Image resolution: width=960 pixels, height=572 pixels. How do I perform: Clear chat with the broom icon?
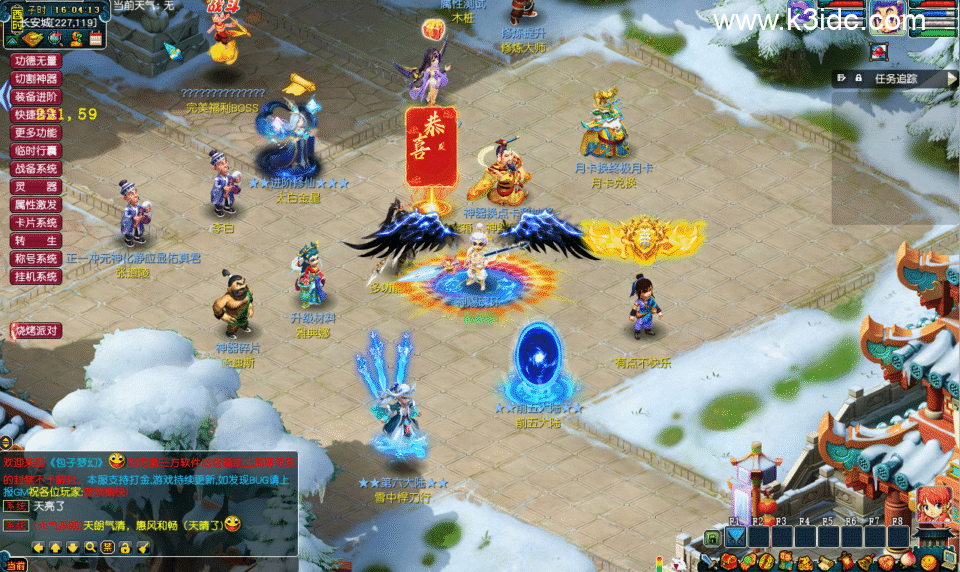coord(143,547)
